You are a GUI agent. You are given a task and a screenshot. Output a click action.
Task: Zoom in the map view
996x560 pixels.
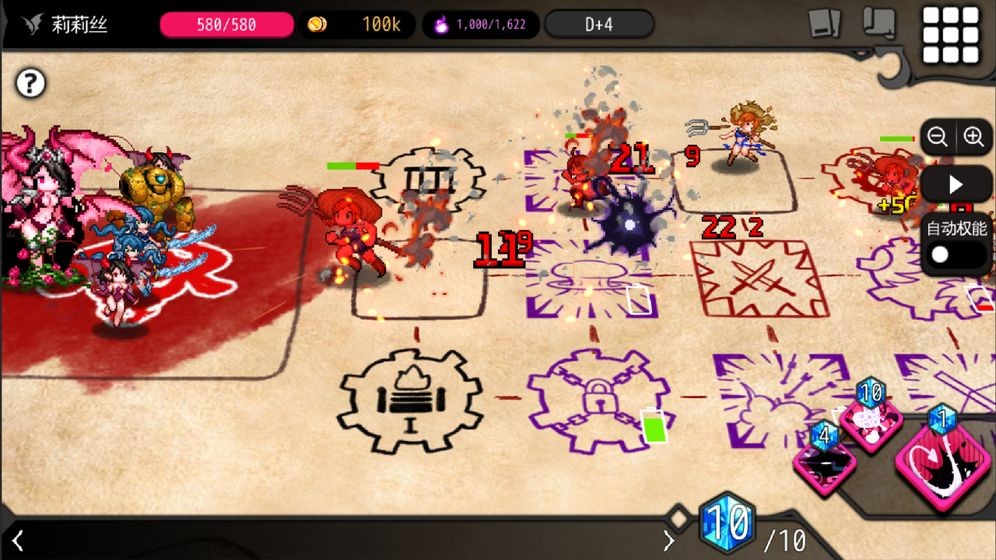click(x=973, y=137)
